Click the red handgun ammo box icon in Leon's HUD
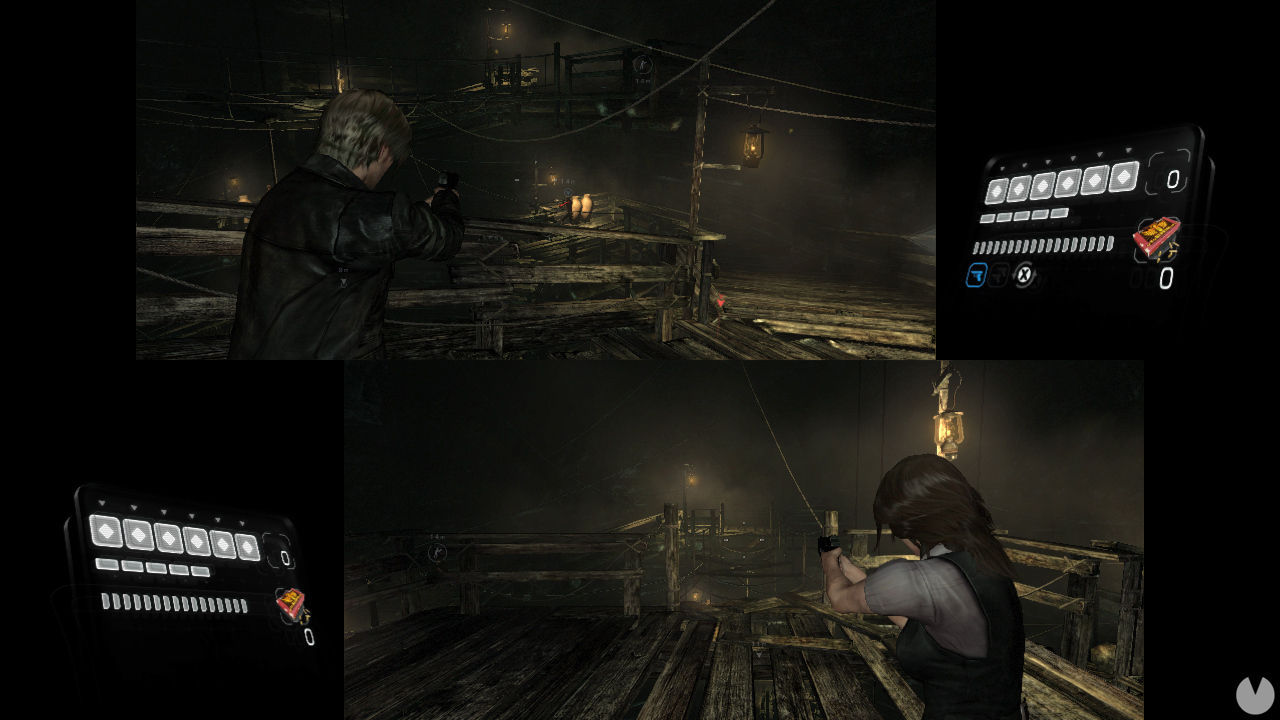 pos(1157,237)
